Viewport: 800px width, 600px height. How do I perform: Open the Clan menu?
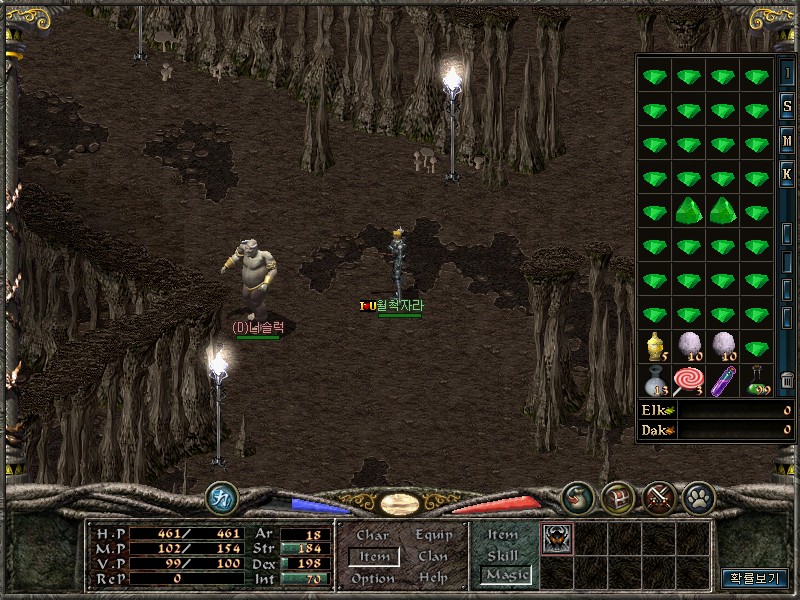coord(433,556)
